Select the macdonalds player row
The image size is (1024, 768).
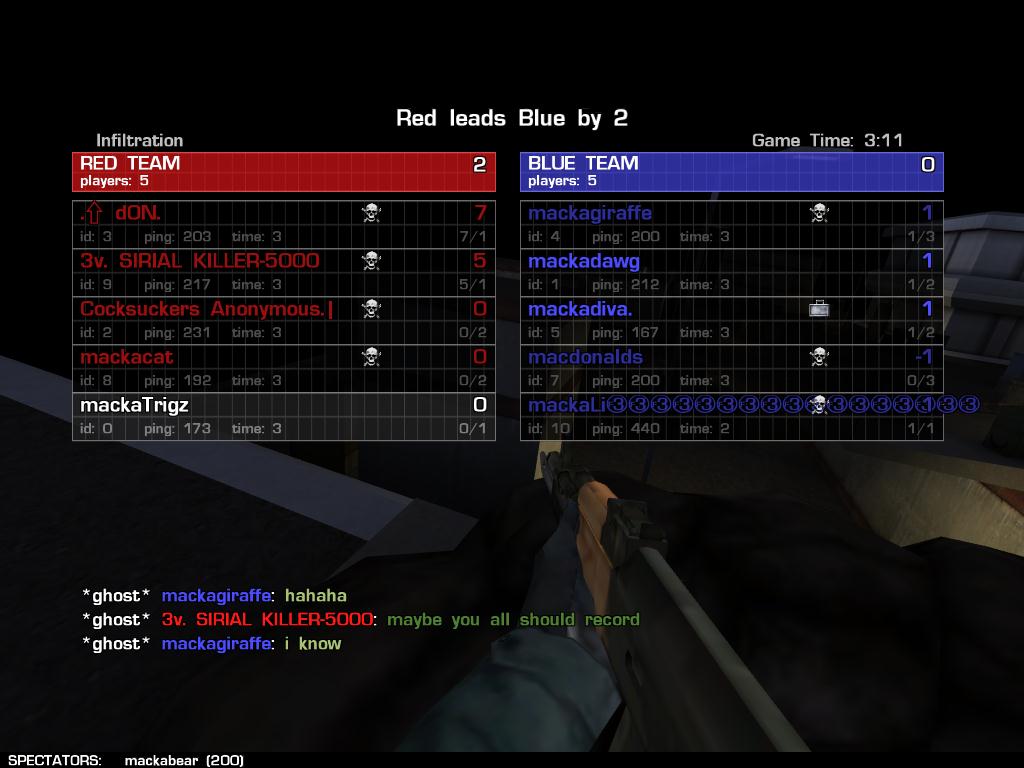tap(731, 368)
